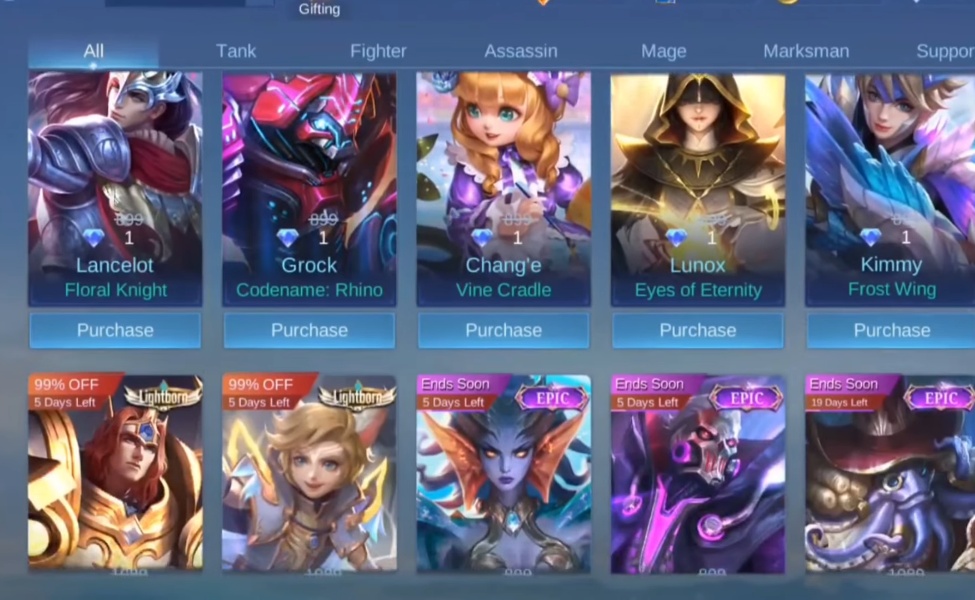
Task: Open the Support category tab
Action: point(944,51)
